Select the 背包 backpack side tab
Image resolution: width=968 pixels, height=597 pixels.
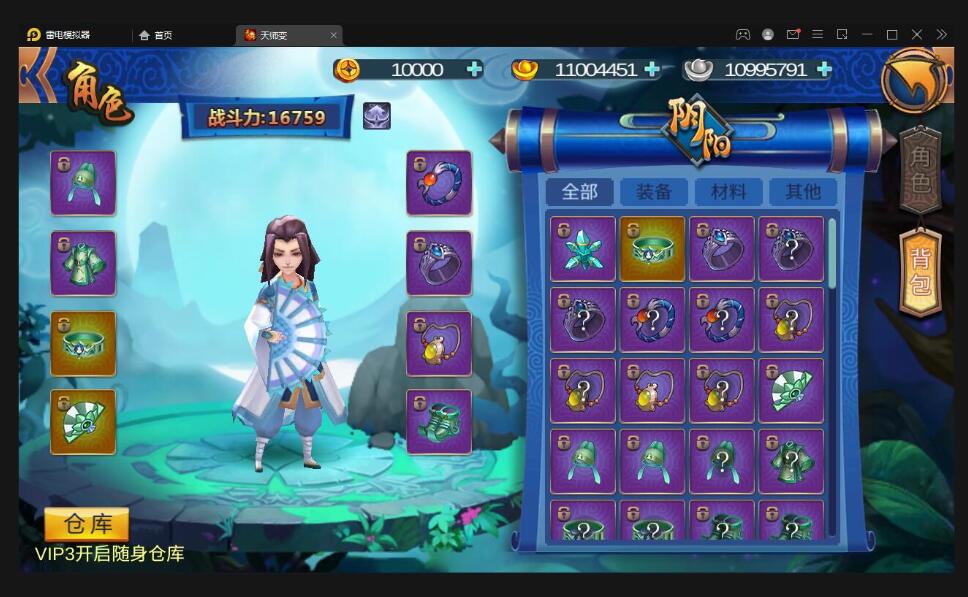click(x=920, y=272)
